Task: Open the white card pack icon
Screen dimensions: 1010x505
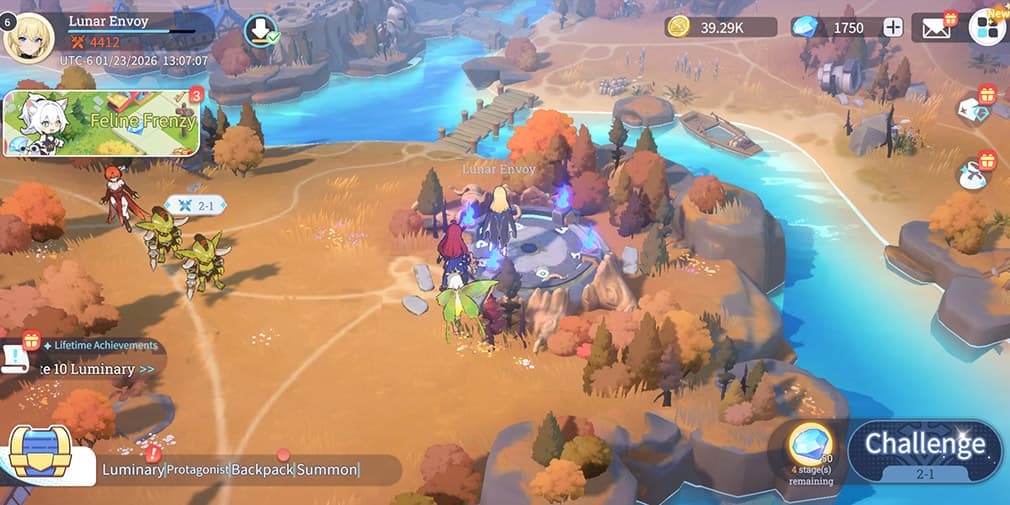Action: 974,109
